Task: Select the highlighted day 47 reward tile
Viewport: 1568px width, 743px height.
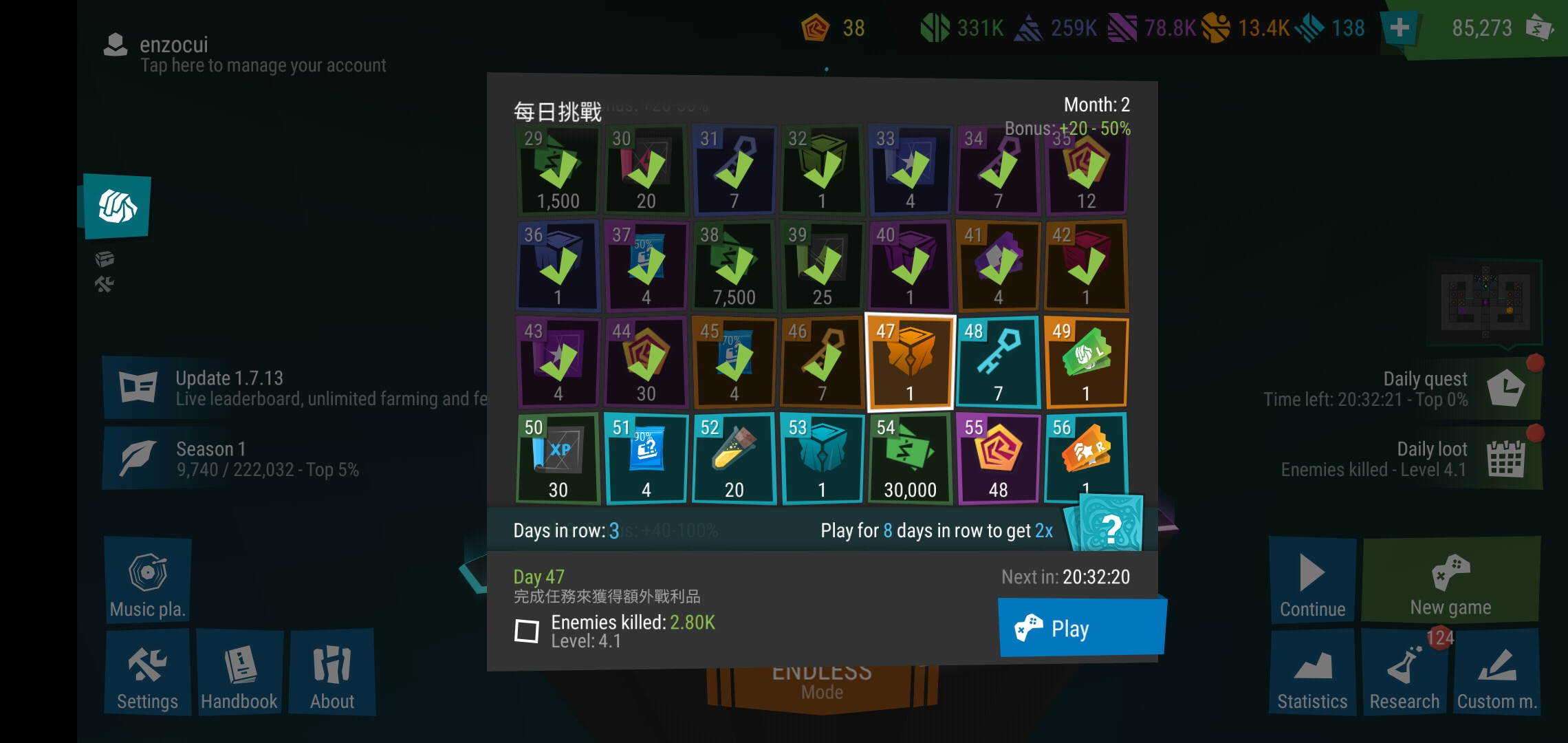Action: pyautogui.click(x=910, y=363)
